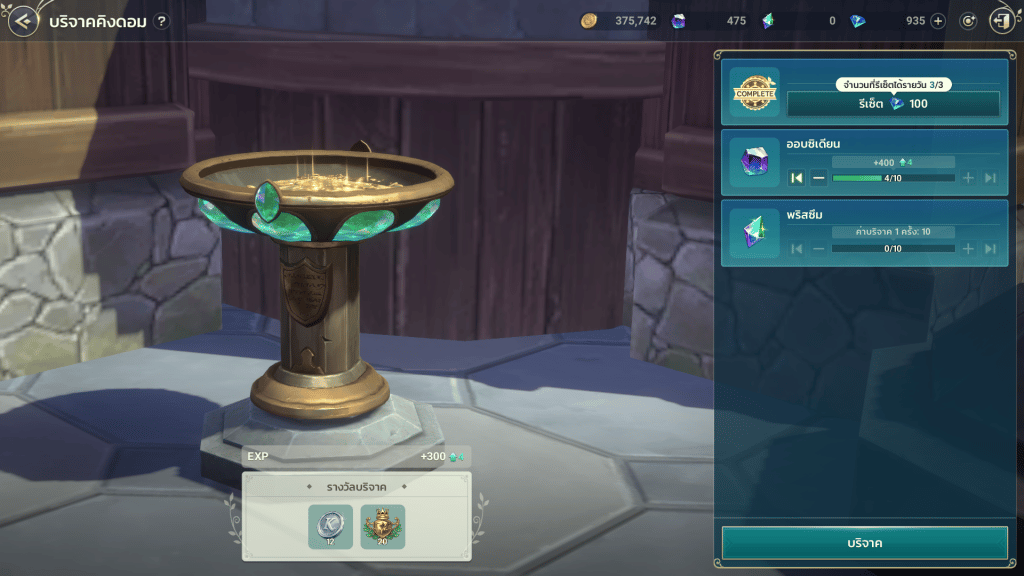Select the Obsidian crystal item icon
This screenshot has width=1024, height=576.
point(754,163)
